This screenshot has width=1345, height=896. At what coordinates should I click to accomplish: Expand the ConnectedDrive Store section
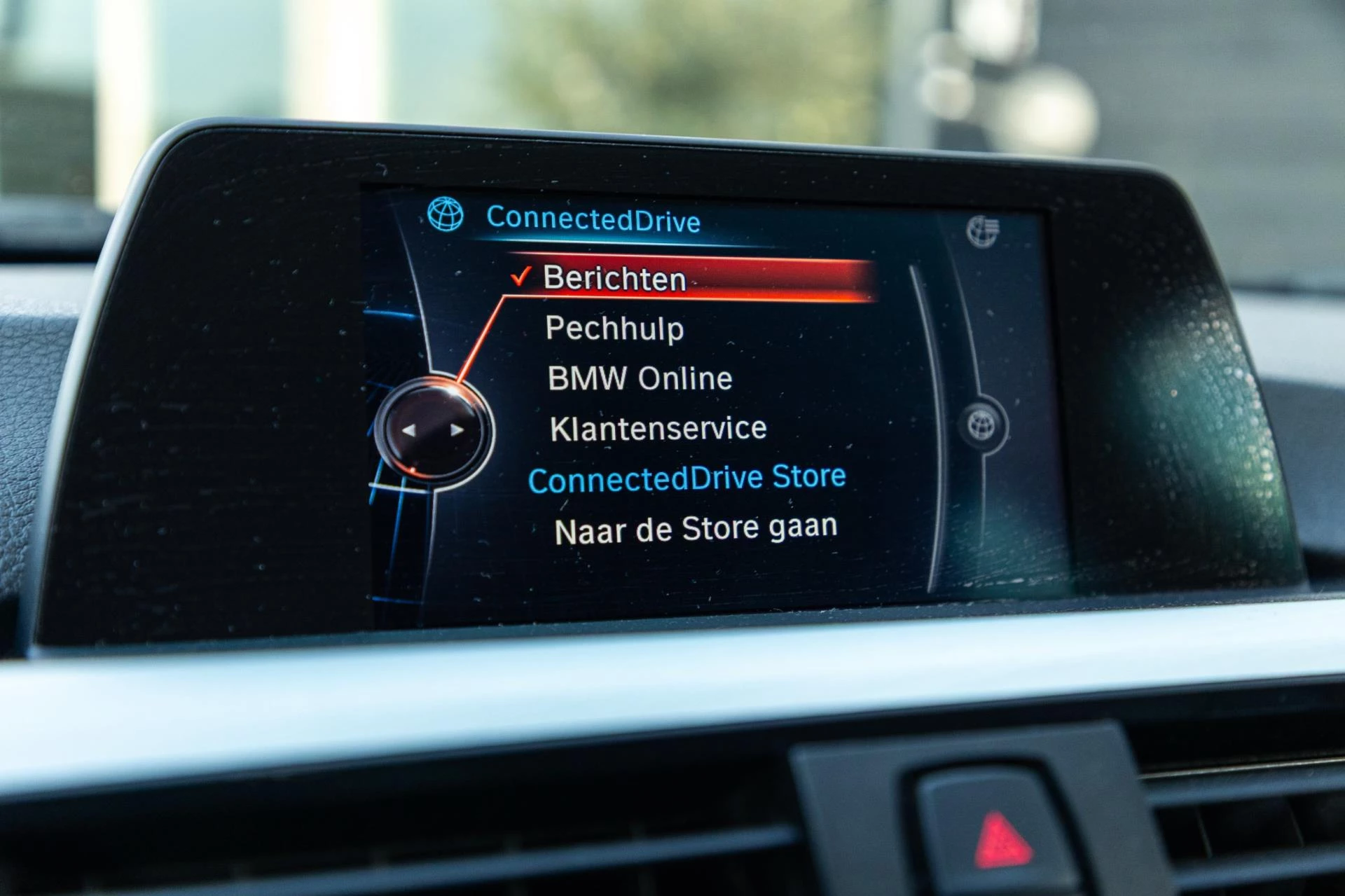[690, 476]
